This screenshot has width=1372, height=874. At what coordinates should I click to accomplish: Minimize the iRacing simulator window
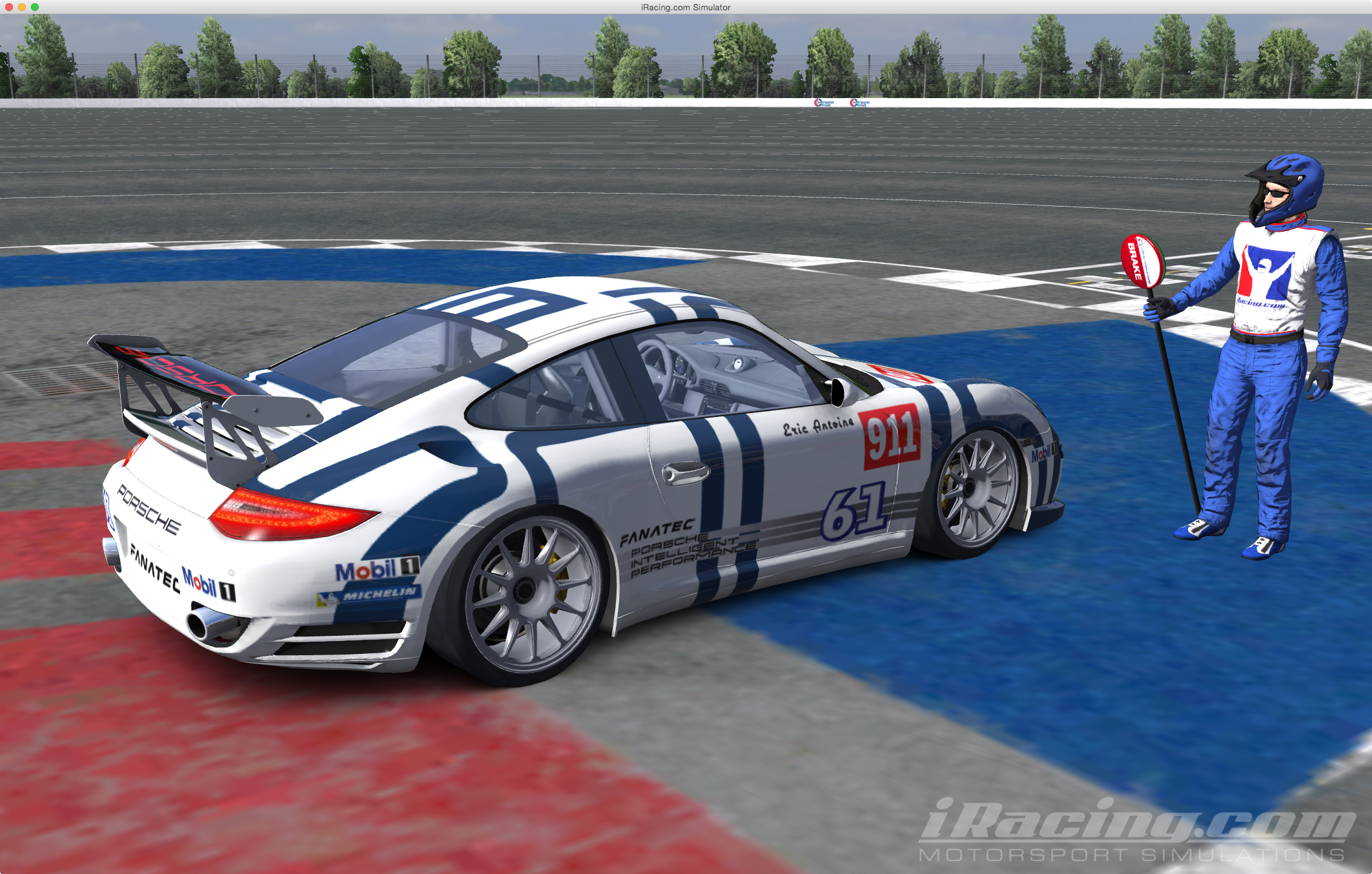22,7
